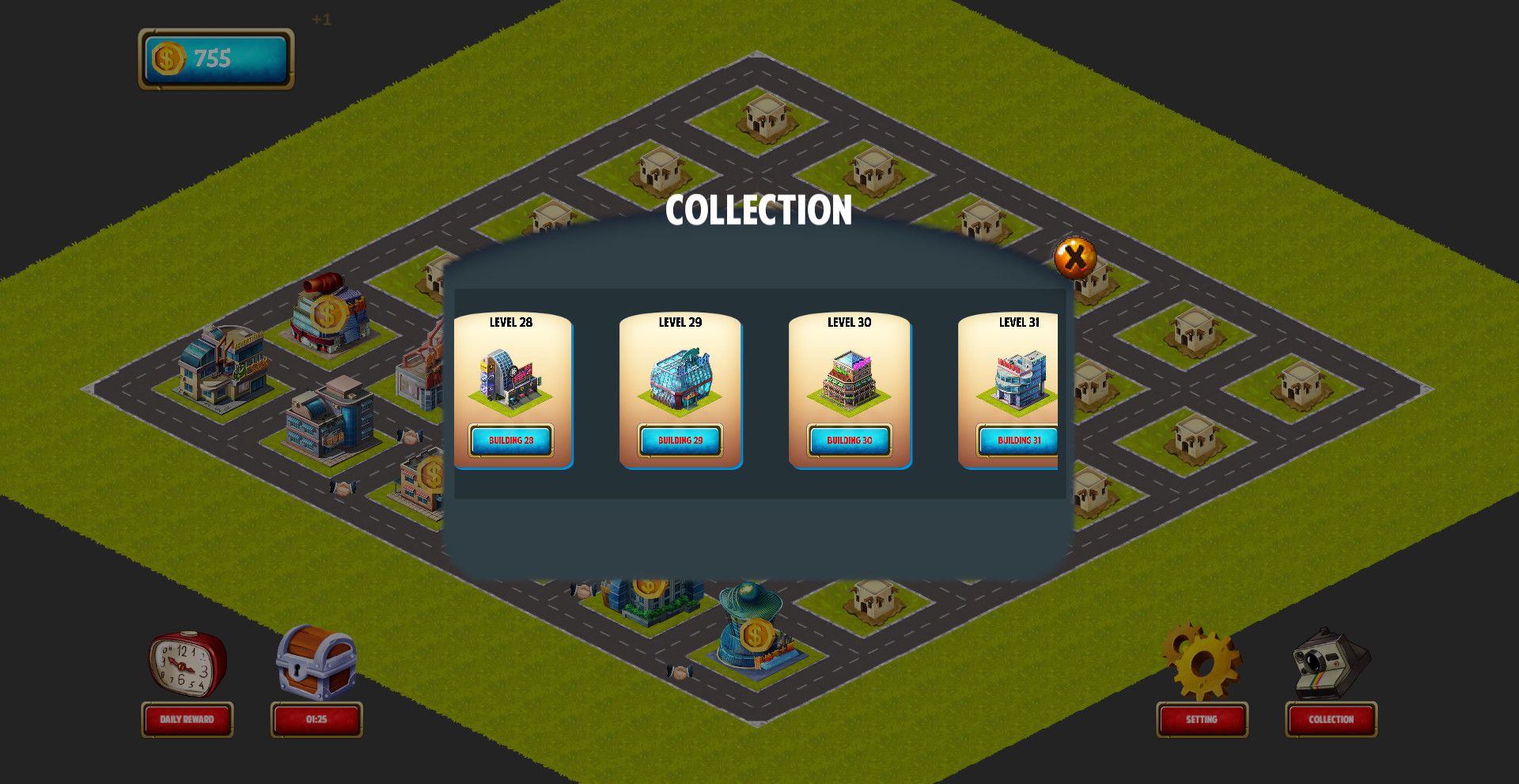
Task: Close the Collection popup with the X button
Action: (1074, 257)
